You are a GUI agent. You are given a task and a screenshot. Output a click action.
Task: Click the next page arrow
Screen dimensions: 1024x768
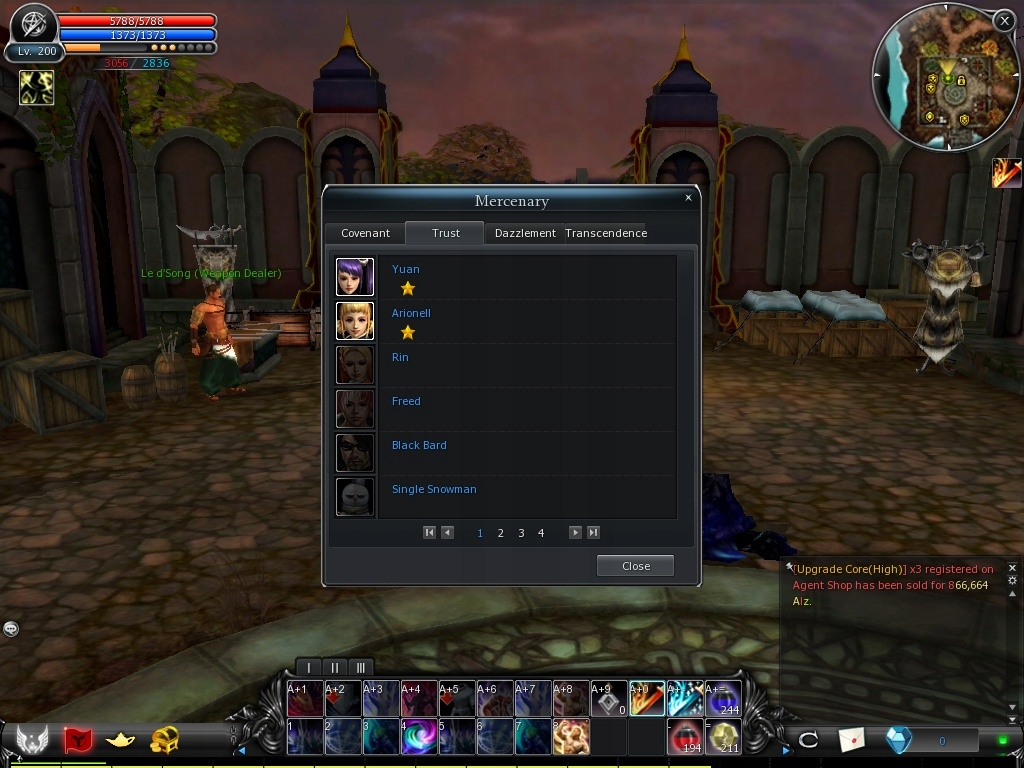575,533
